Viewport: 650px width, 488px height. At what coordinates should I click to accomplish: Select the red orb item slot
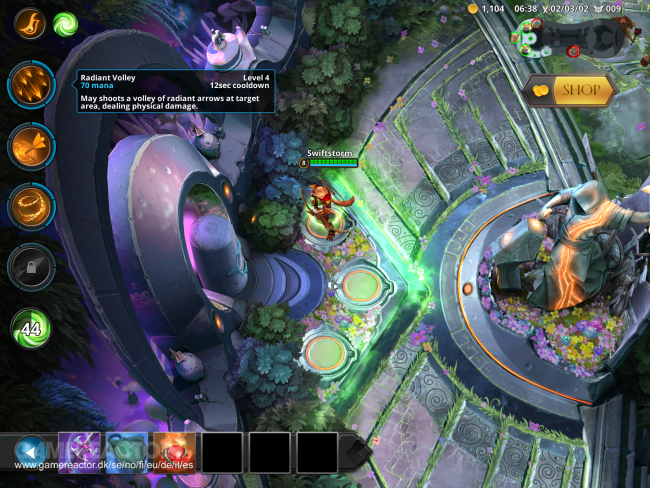pyautogui.click(x=174, y=452)
